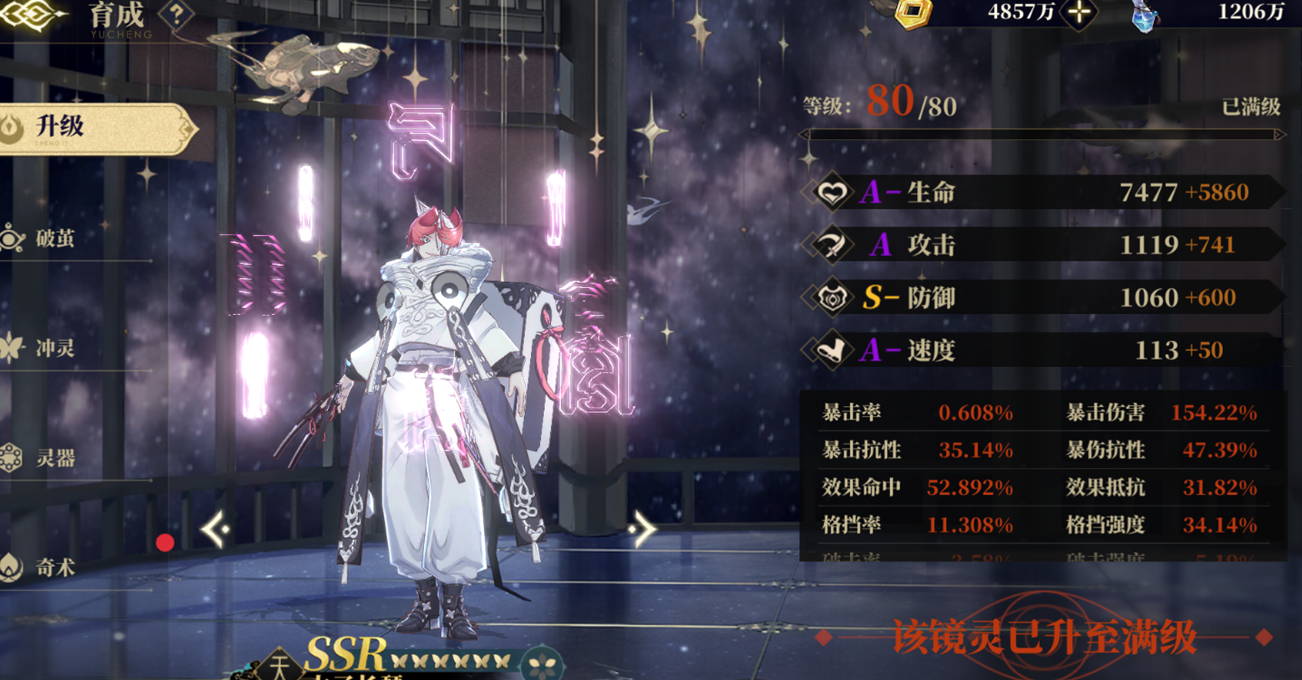The height and width of the screenshot is (680, 1302).
Task: Add more gold coins with plus button
Action: [1079, 13]
